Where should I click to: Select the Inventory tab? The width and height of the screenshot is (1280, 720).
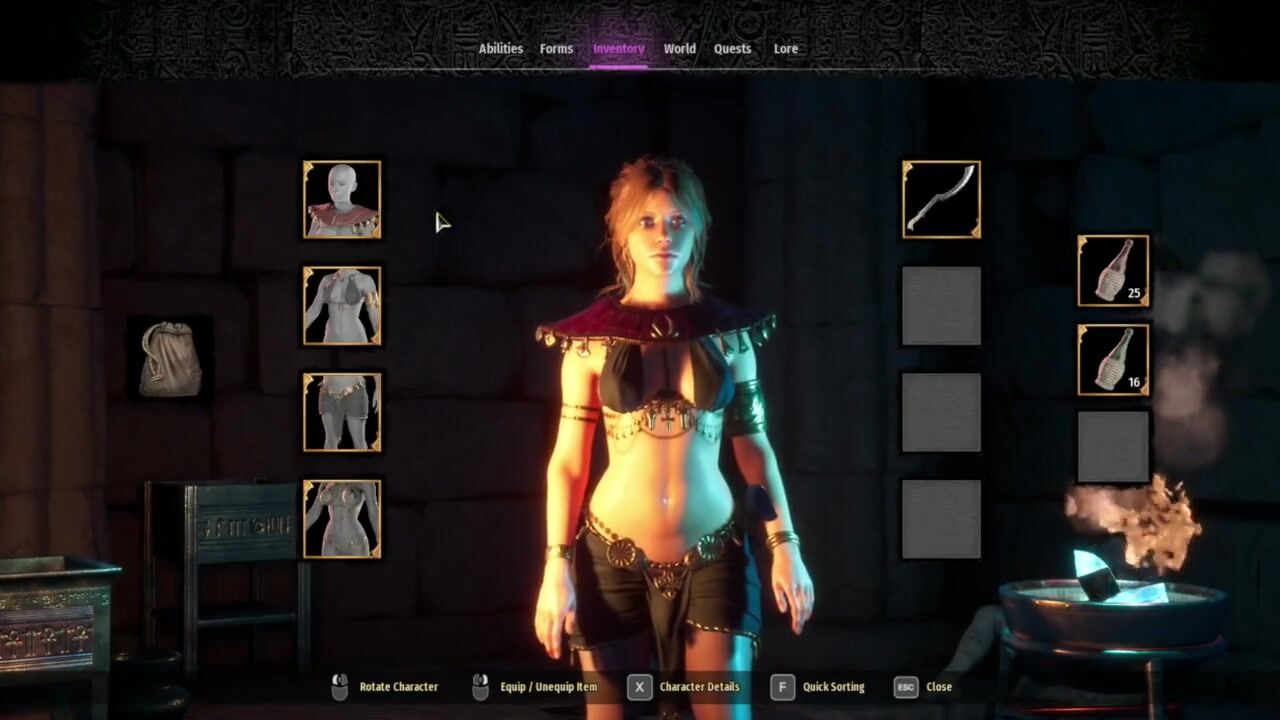[x=618, y=49]
